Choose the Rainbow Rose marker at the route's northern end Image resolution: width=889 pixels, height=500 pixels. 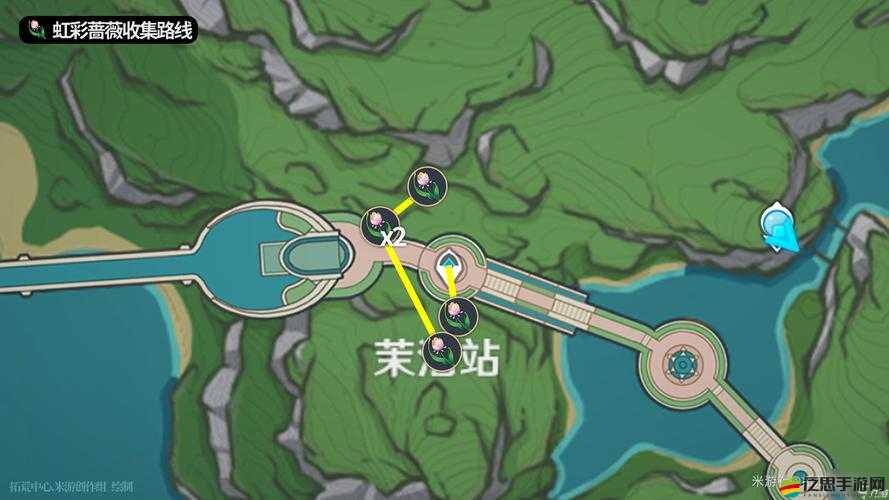425,184
